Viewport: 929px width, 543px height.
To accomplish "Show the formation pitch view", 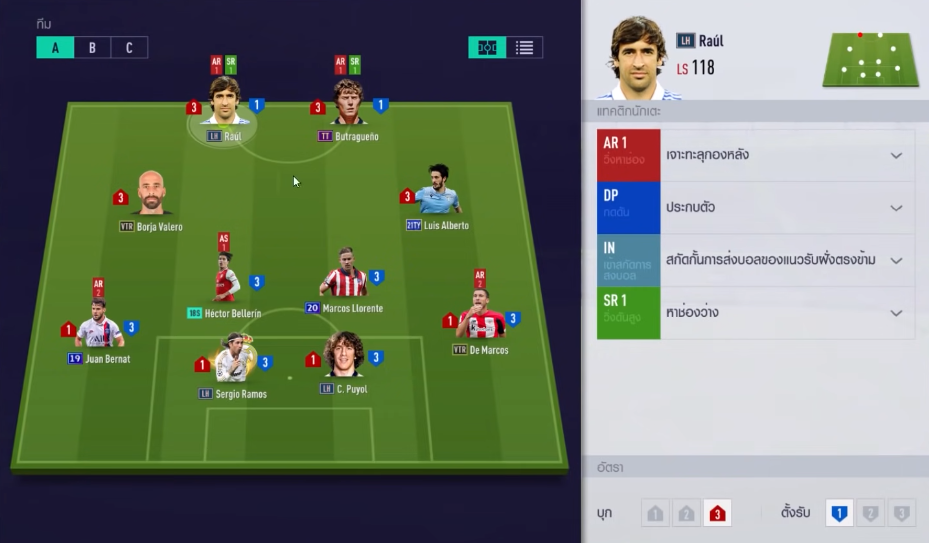I will 487,47.
